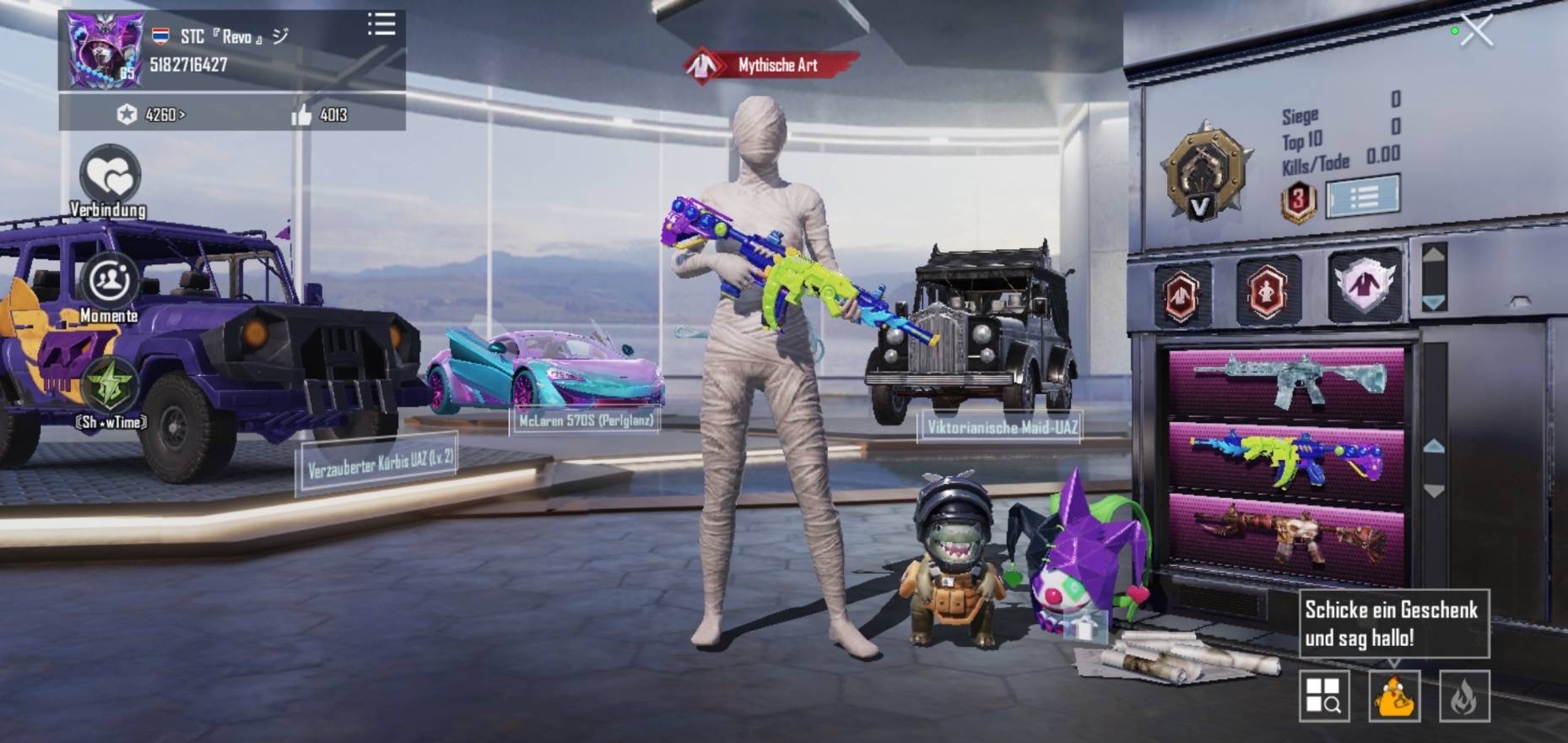Select the McLaren 570S (Perlglanz) label
The image size is (1568, 743).
[x=585, y=420]
